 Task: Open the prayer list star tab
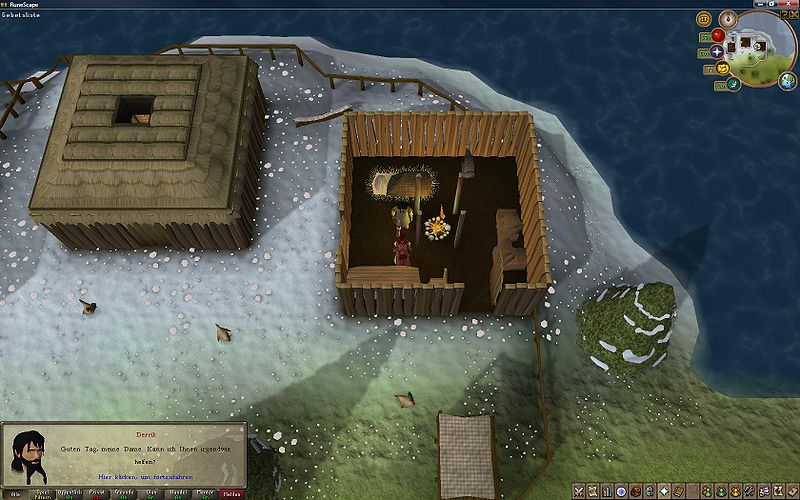(664, 491)
